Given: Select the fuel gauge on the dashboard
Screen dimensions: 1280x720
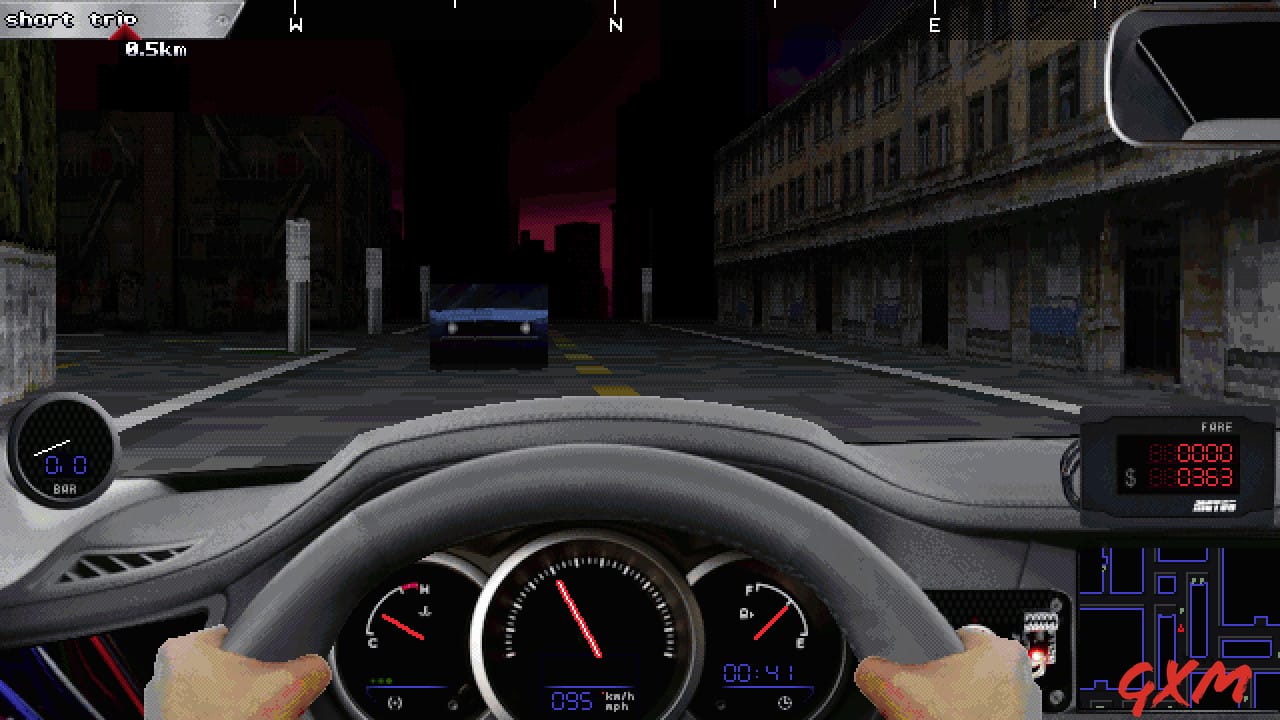Looking at the screenshot, I should 775,613.
